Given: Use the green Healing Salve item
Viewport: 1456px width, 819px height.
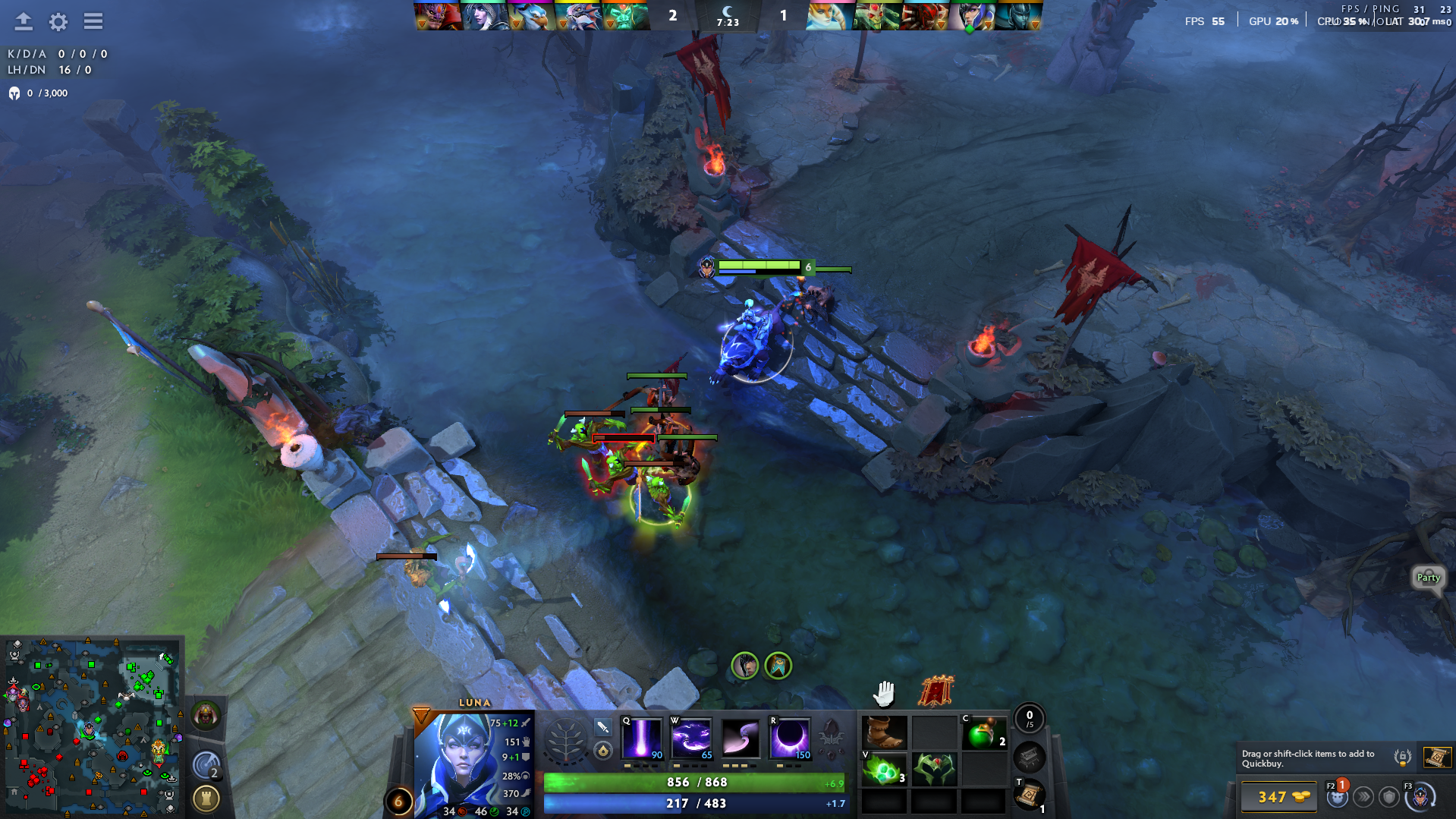Looking at the screenshot, I should [984, 733].
